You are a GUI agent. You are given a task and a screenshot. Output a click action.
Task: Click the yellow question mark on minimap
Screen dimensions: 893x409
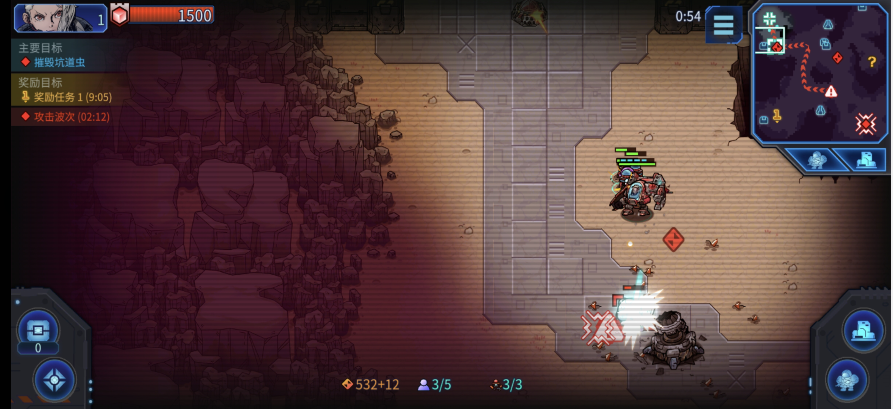tap(871, 61)
